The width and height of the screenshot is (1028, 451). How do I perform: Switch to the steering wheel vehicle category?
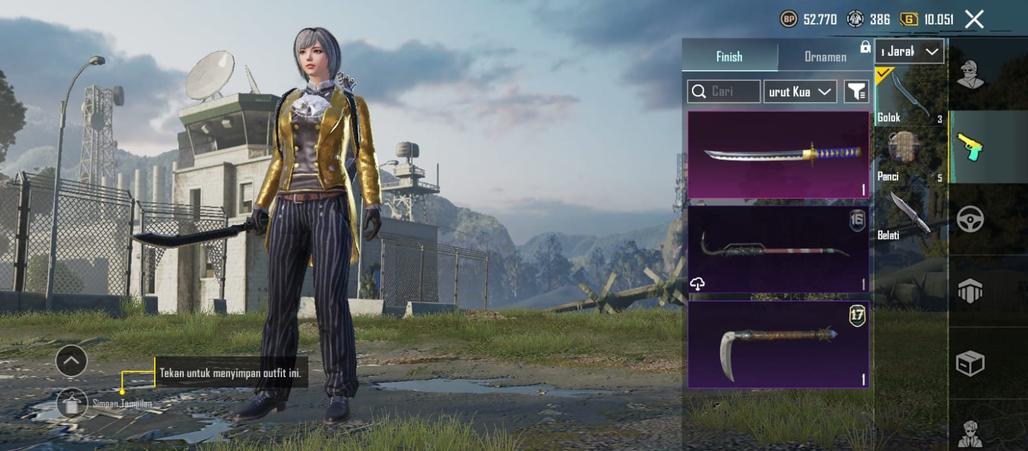click(x=969, y=219)
